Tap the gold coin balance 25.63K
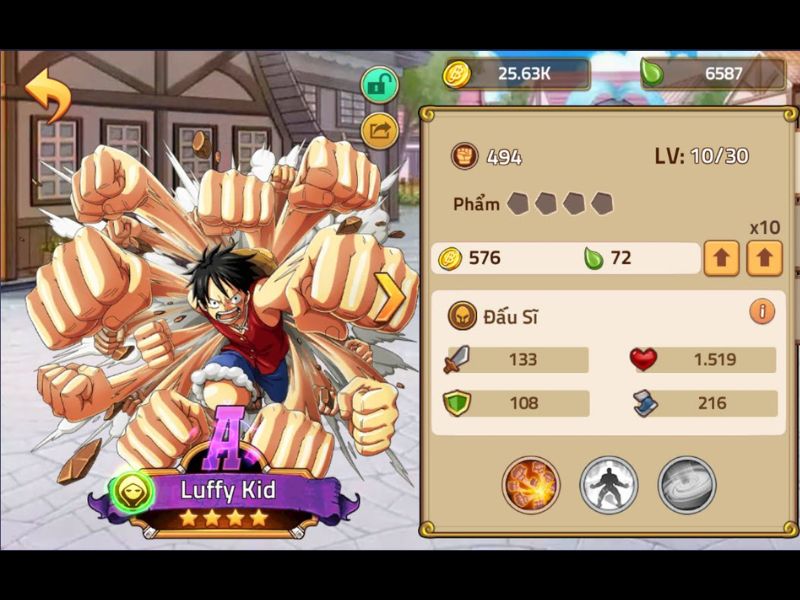This screenshot has height=600, width=800. tap(517, 74)
